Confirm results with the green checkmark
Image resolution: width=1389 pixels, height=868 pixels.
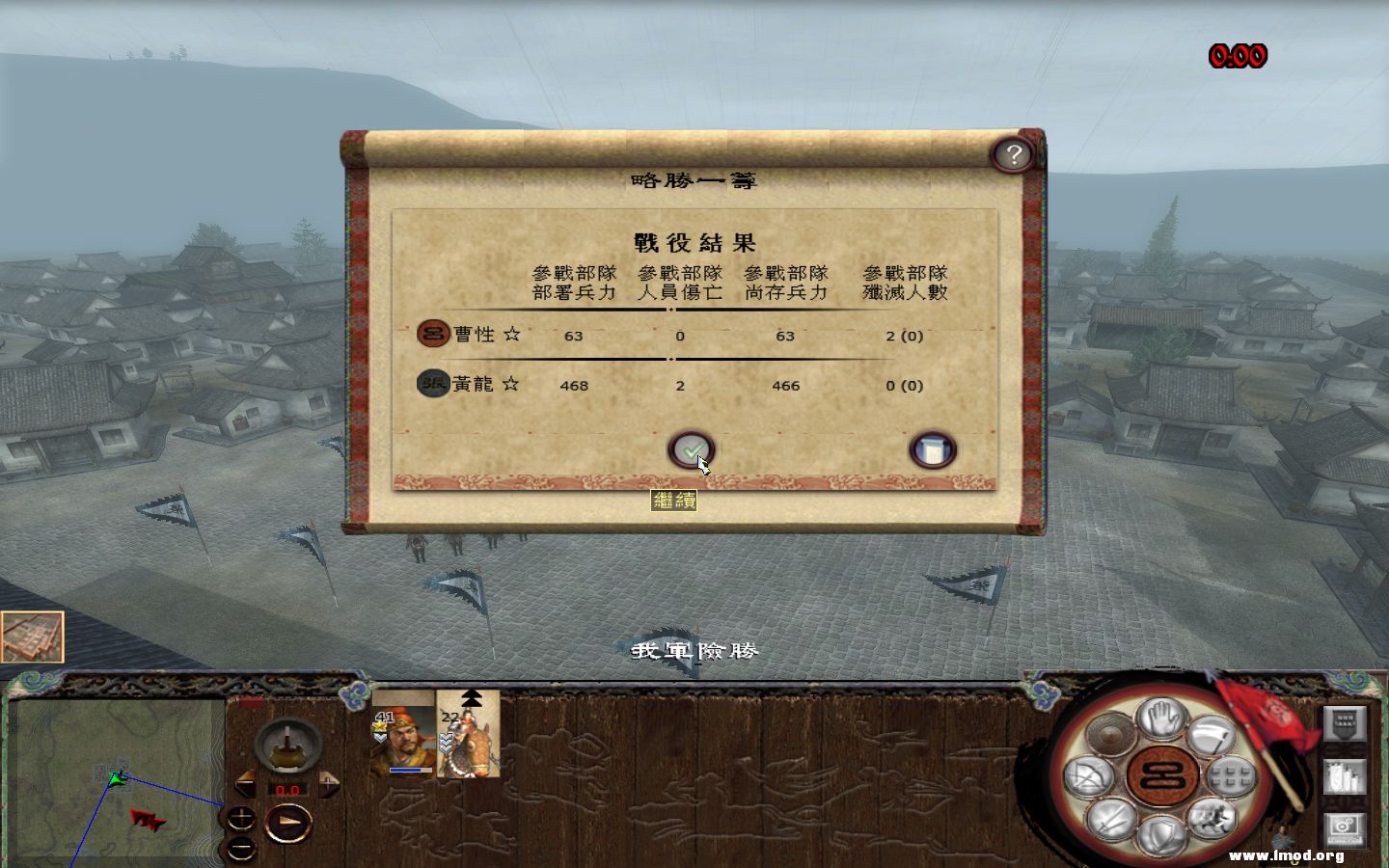coord(691,449)
